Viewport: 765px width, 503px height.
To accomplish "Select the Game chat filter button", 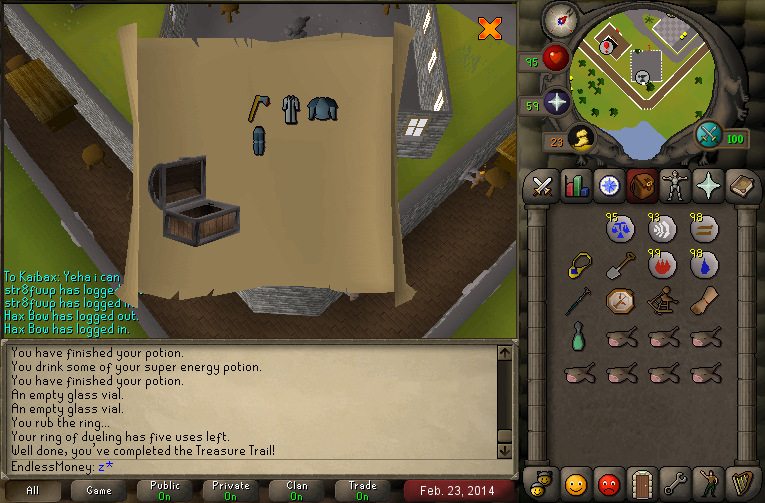I will 99,490.
